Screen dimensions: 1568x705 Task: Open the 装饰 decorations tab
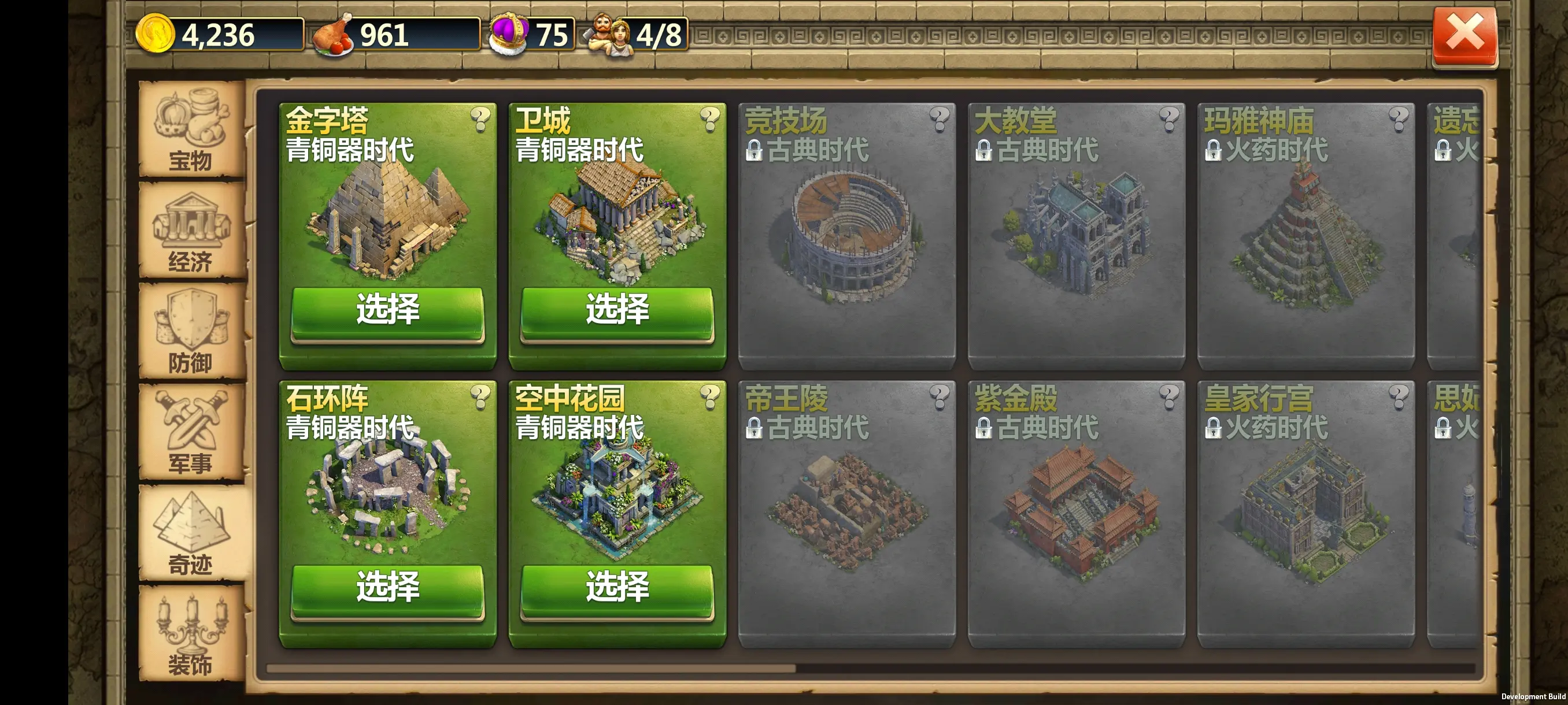(x=191, y=635)
